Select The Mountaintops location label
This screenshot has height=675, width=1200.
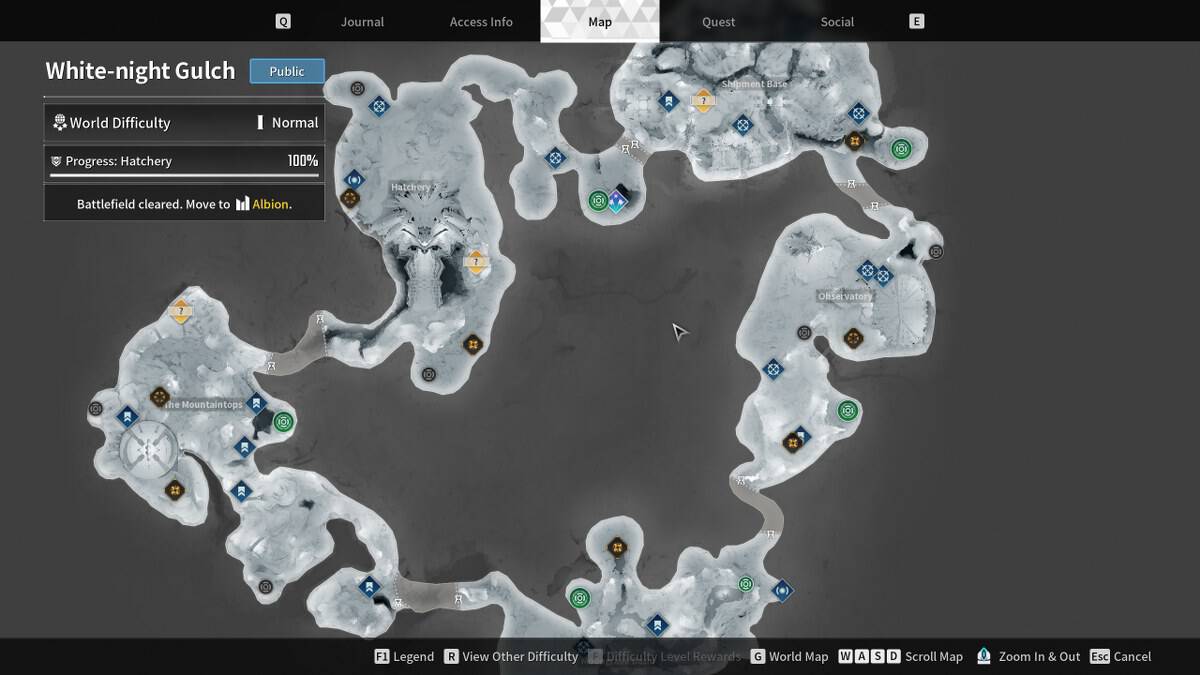[x=204, y=404]
